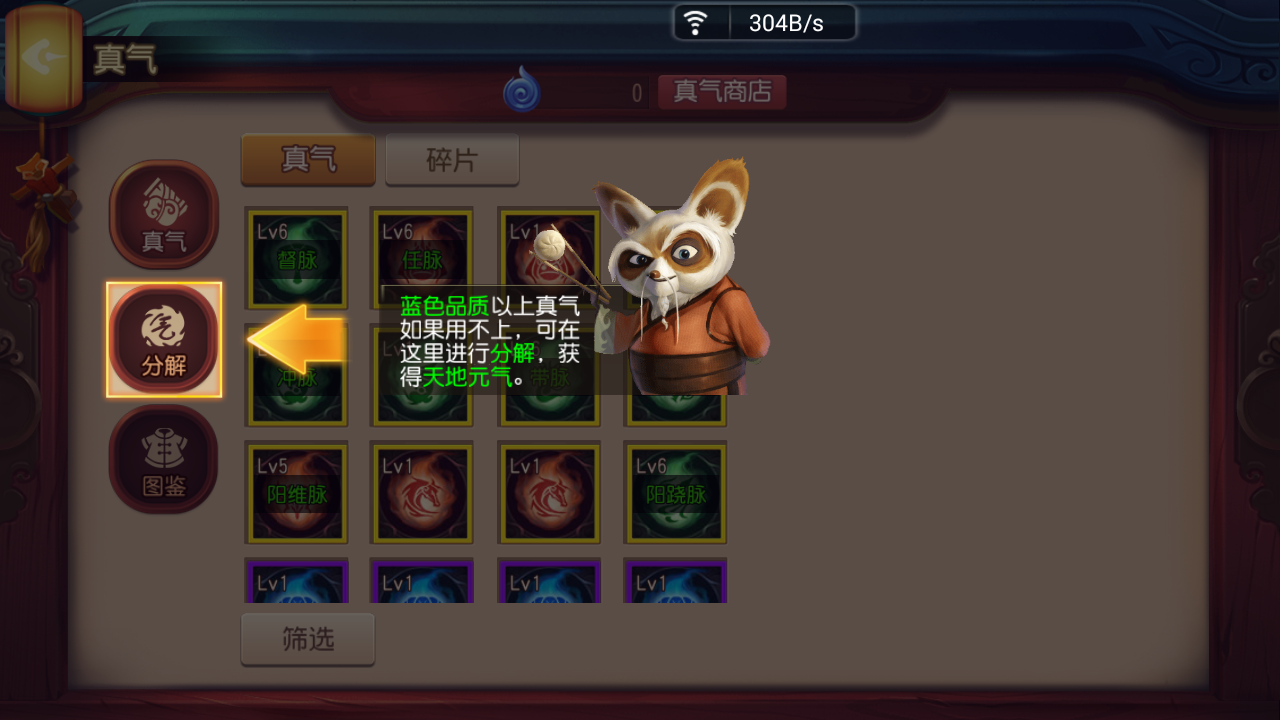The image size is (1280, 720).
Task: Choose the Lv6 阳跷脉 item slot
Action: [675, 493]
